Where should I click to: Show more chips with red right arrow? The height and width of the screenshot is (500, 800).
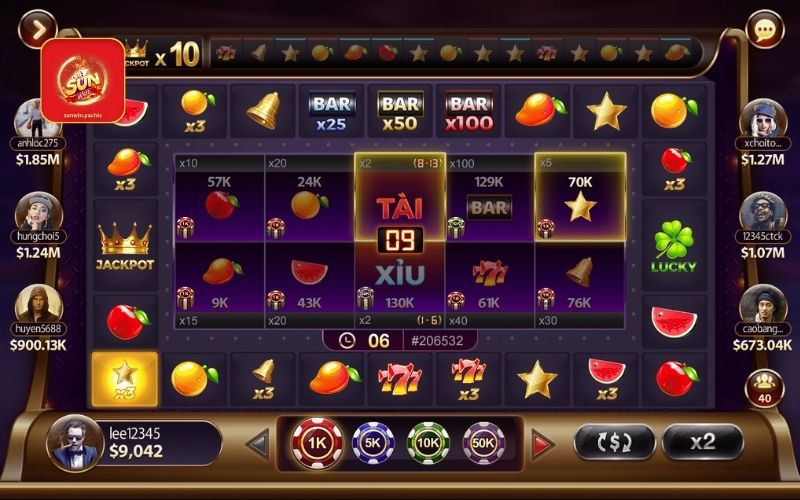pos(543,443)
